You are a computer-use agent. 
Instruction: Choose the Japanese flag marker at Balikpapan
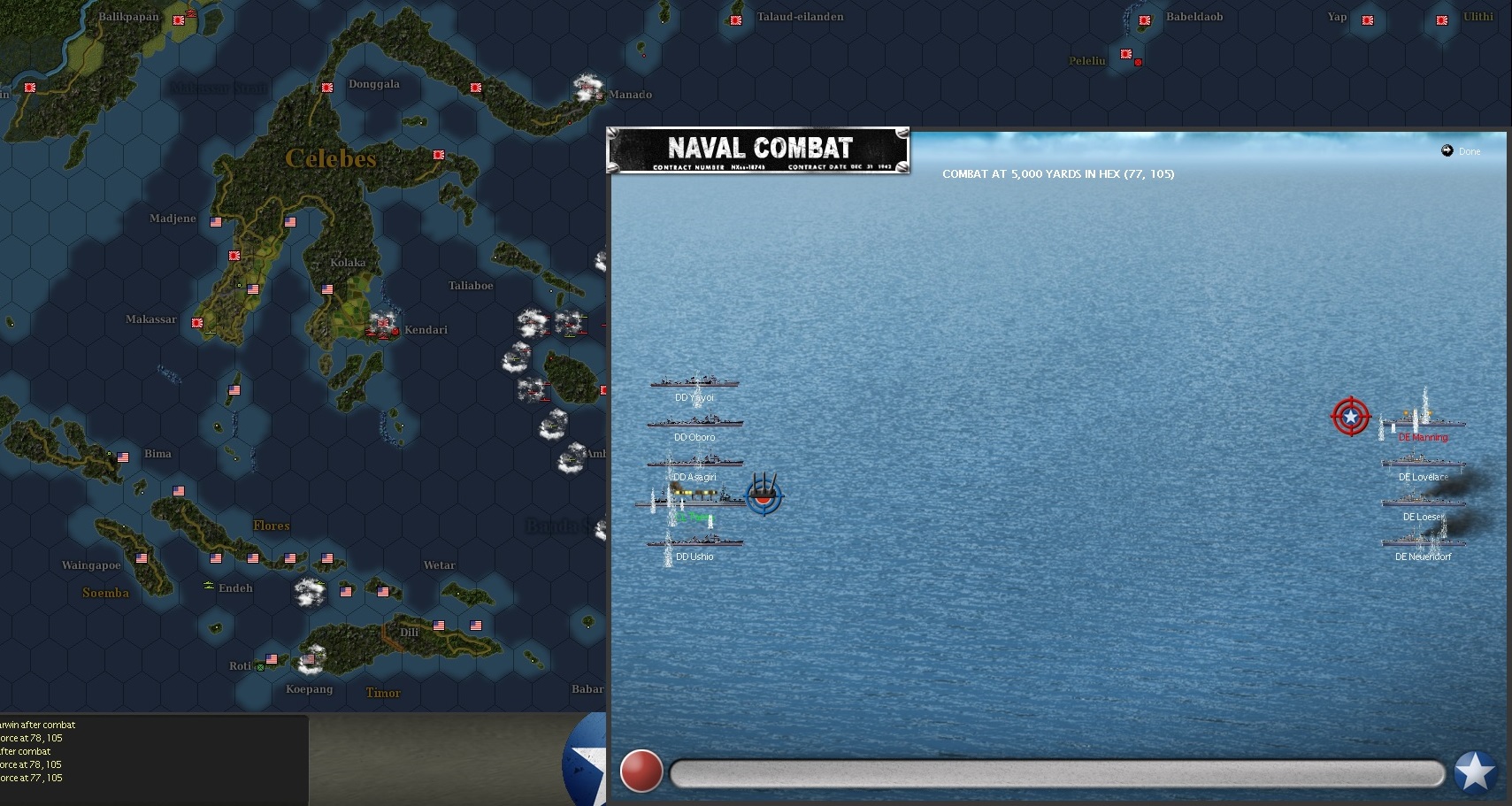pyautogui.click(x=179, y=19)
